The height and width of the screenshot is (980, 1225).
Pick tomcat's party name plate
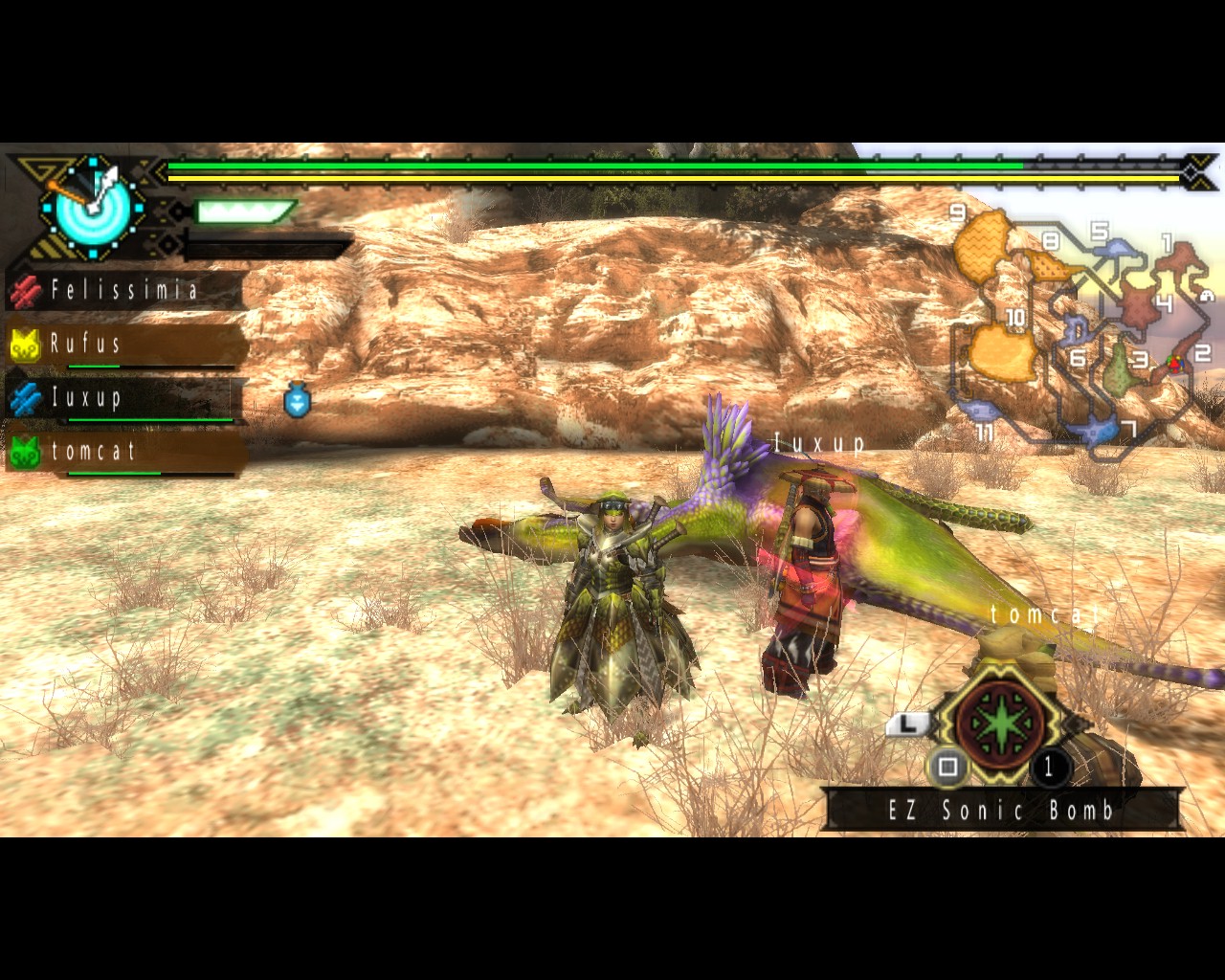124,452
